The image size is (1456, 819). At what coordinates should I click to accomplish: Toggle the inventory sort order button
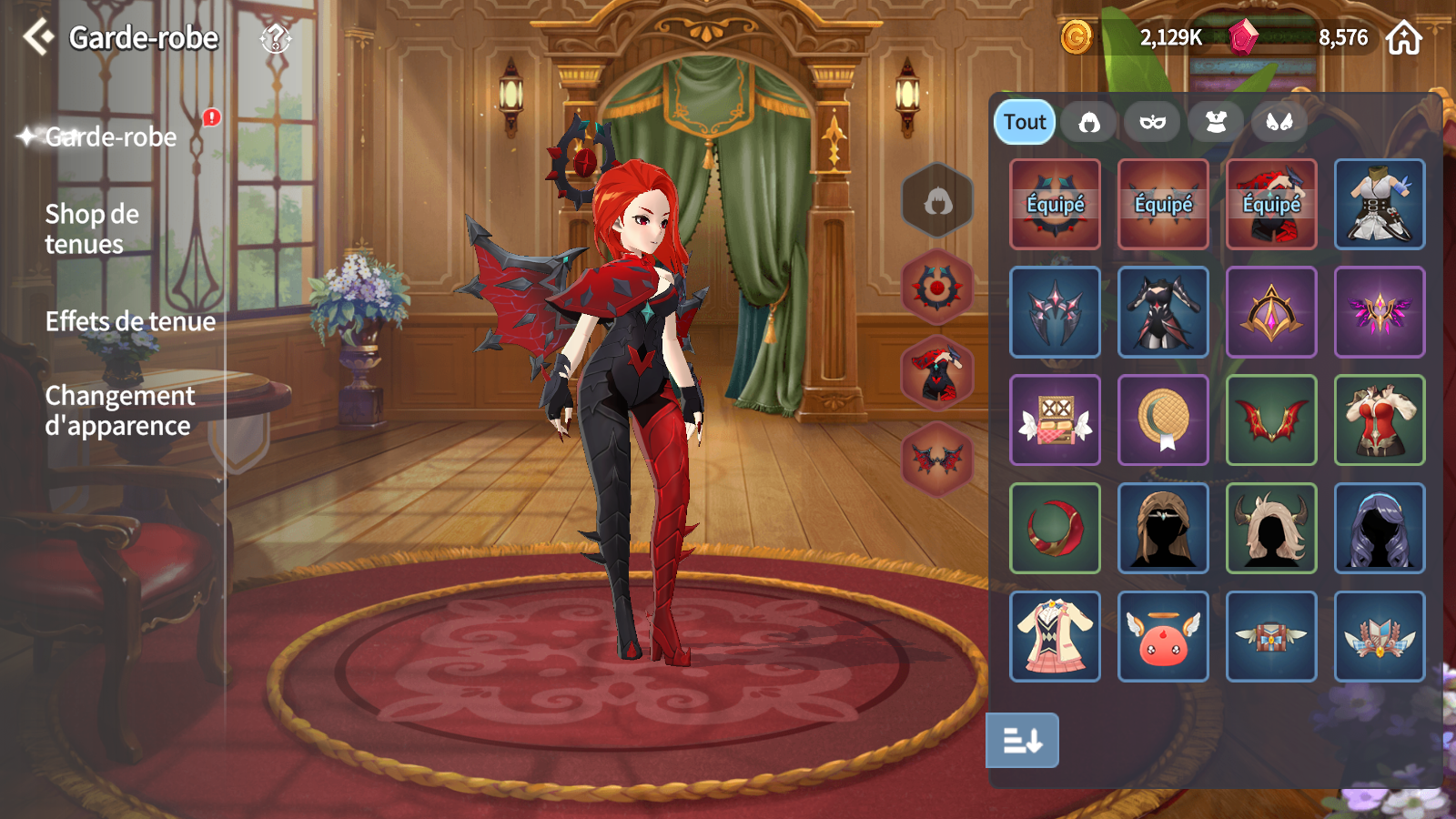click(x=1022, y=741)
